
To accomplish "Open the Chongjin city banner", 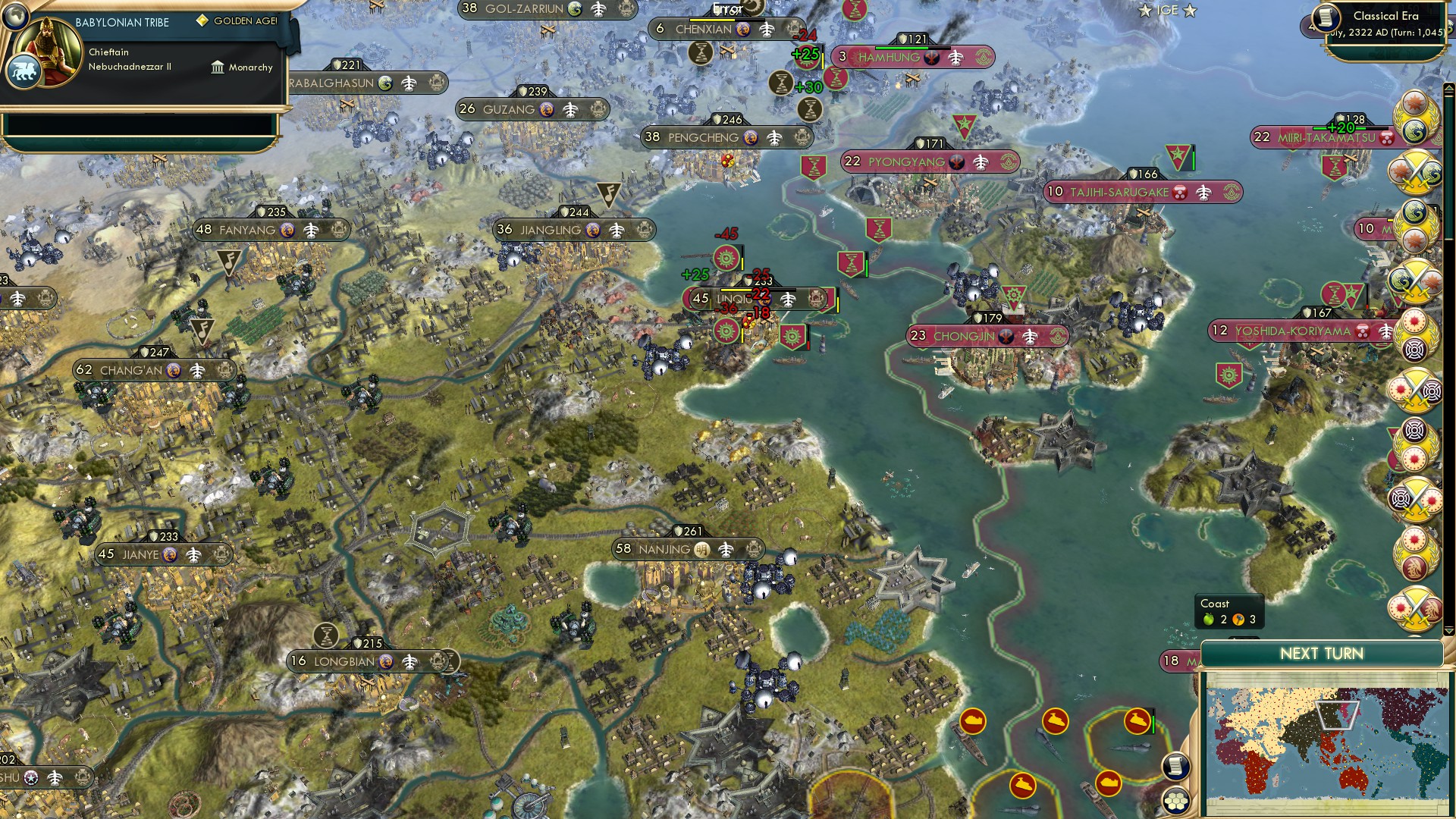I will click(986, 336).
